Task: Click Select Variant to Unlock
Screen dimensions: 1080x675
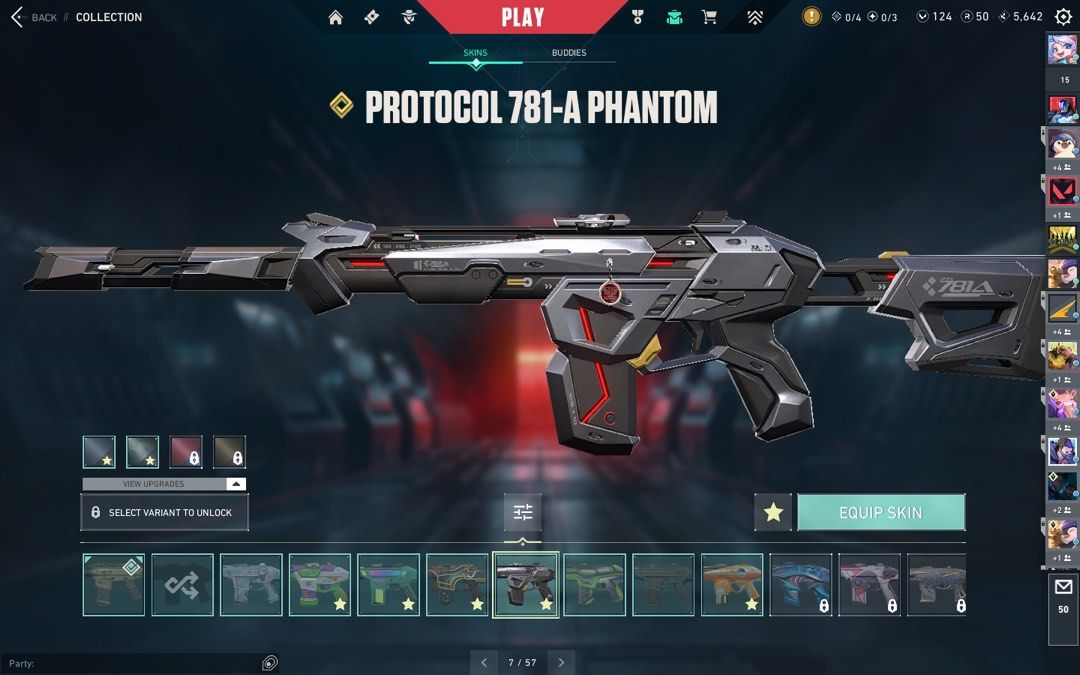Action: click(x=164, y=512)
